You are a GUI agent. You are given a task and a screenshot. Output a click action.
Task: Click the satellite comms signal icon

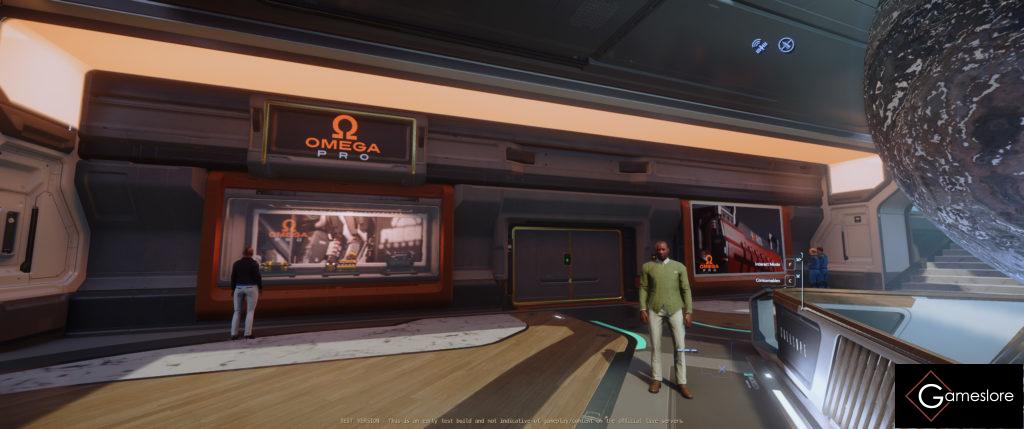tap(759, 45)
